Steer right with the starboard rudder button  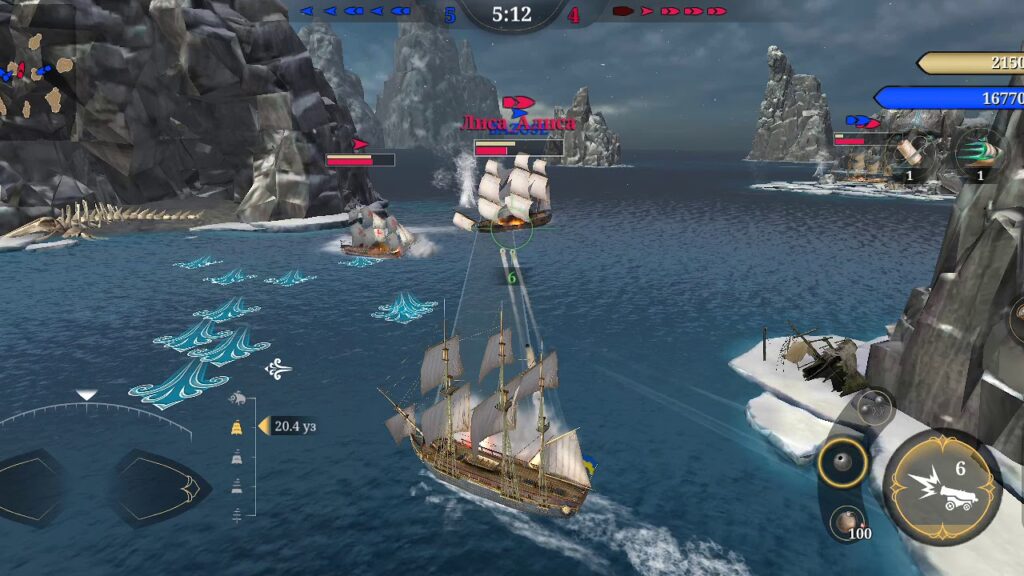pos(160,489)
